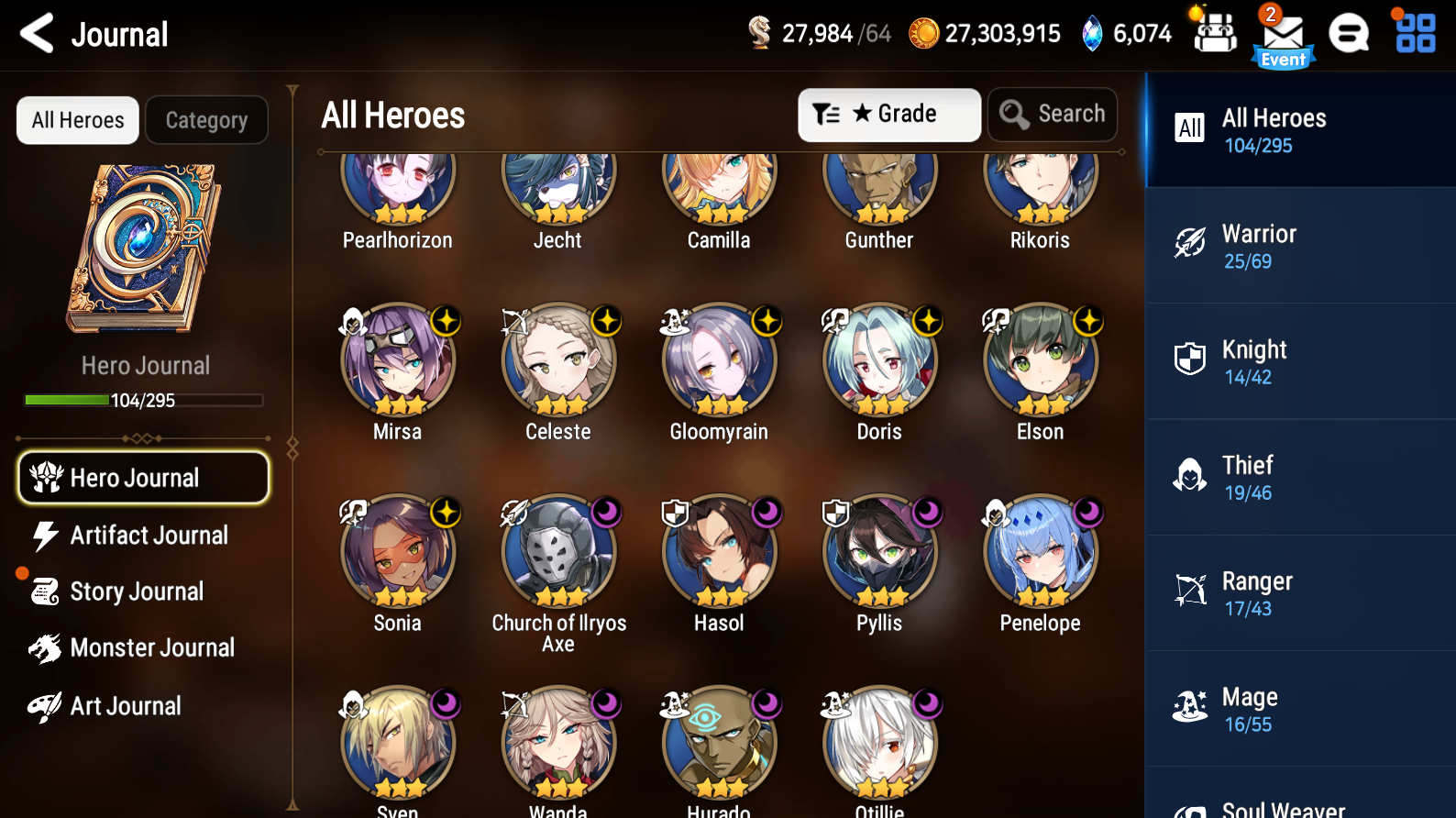Viewport: 1456px width, 818px height.
Task: Open the ★ Grade sort dropdown
Action: click(x=888, y=114)
